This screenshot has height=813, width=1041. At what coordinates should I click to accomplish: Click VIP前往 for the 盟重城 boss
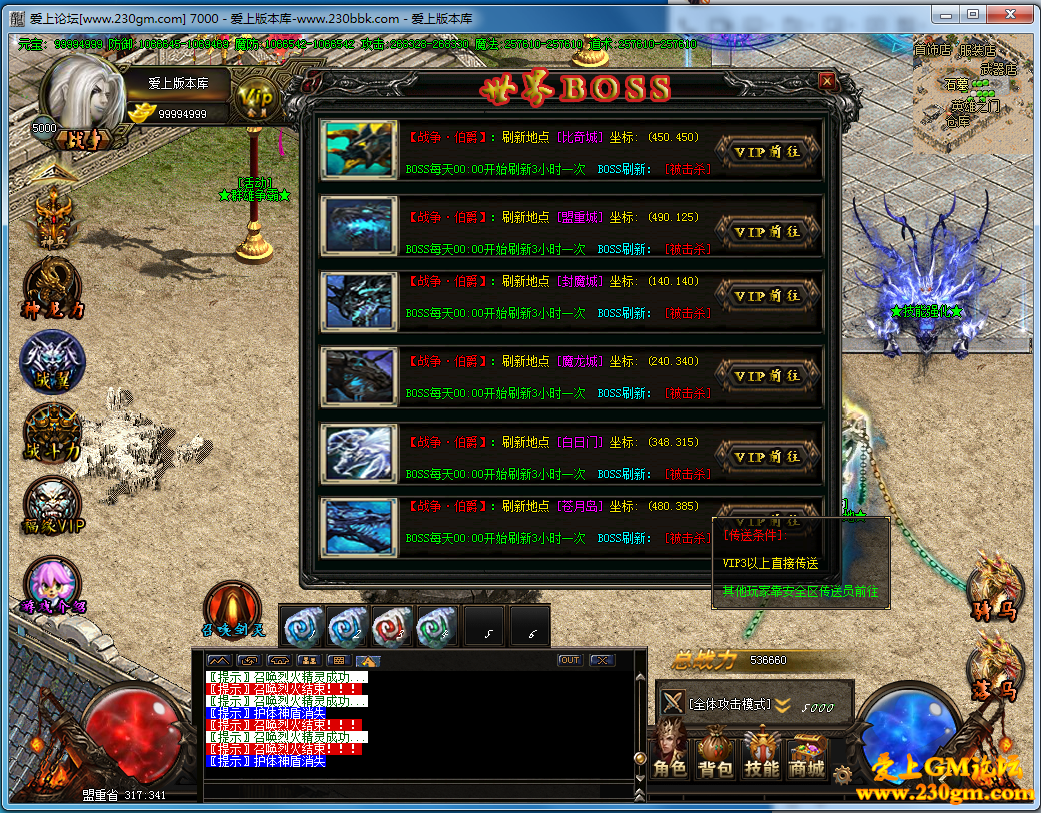(767, 231)
